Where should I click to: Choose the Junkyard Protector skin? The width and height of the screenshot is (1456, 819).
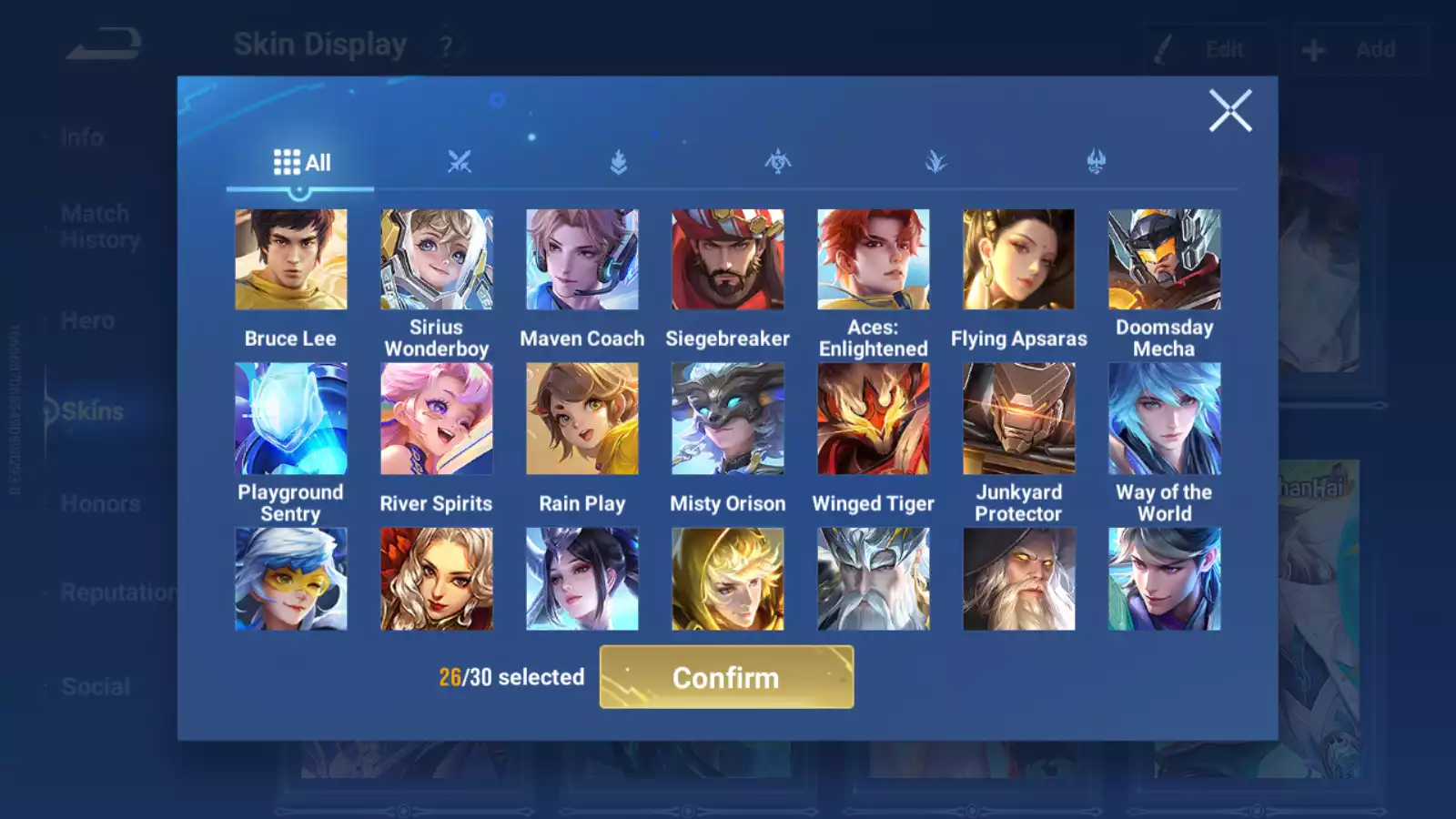click(x=1018, y=419)
